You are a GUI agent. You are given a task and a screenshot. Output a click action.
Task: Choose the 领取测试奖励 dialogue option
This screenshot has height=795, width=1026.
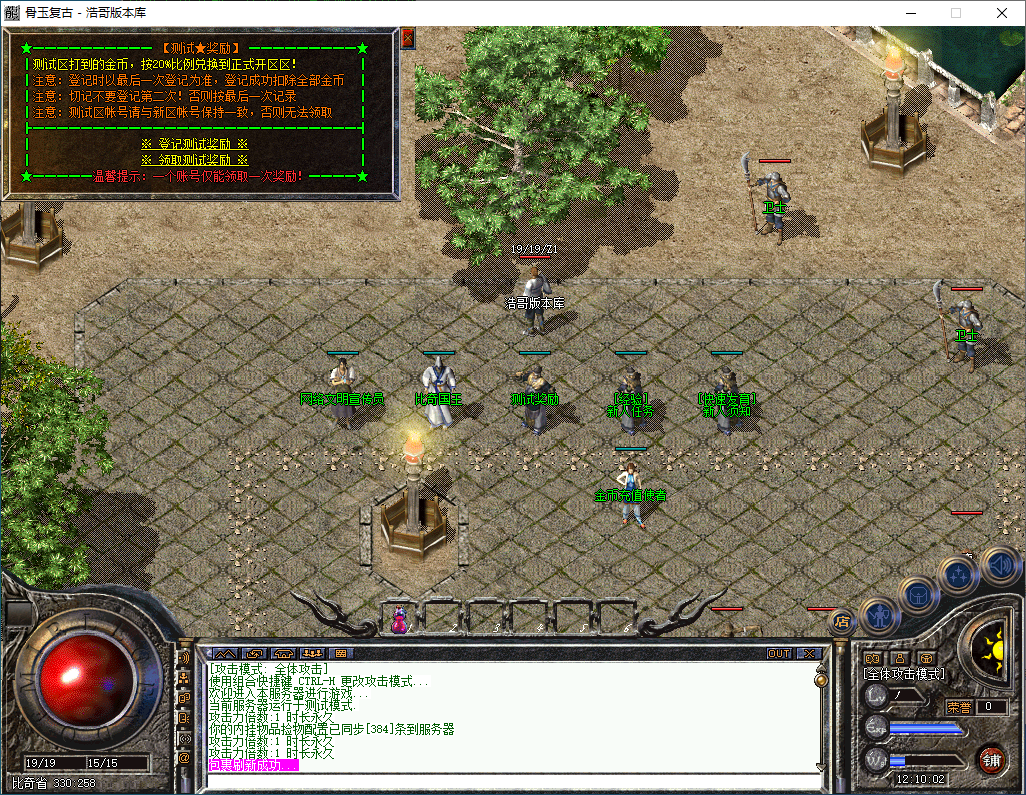tap(194, 160)
